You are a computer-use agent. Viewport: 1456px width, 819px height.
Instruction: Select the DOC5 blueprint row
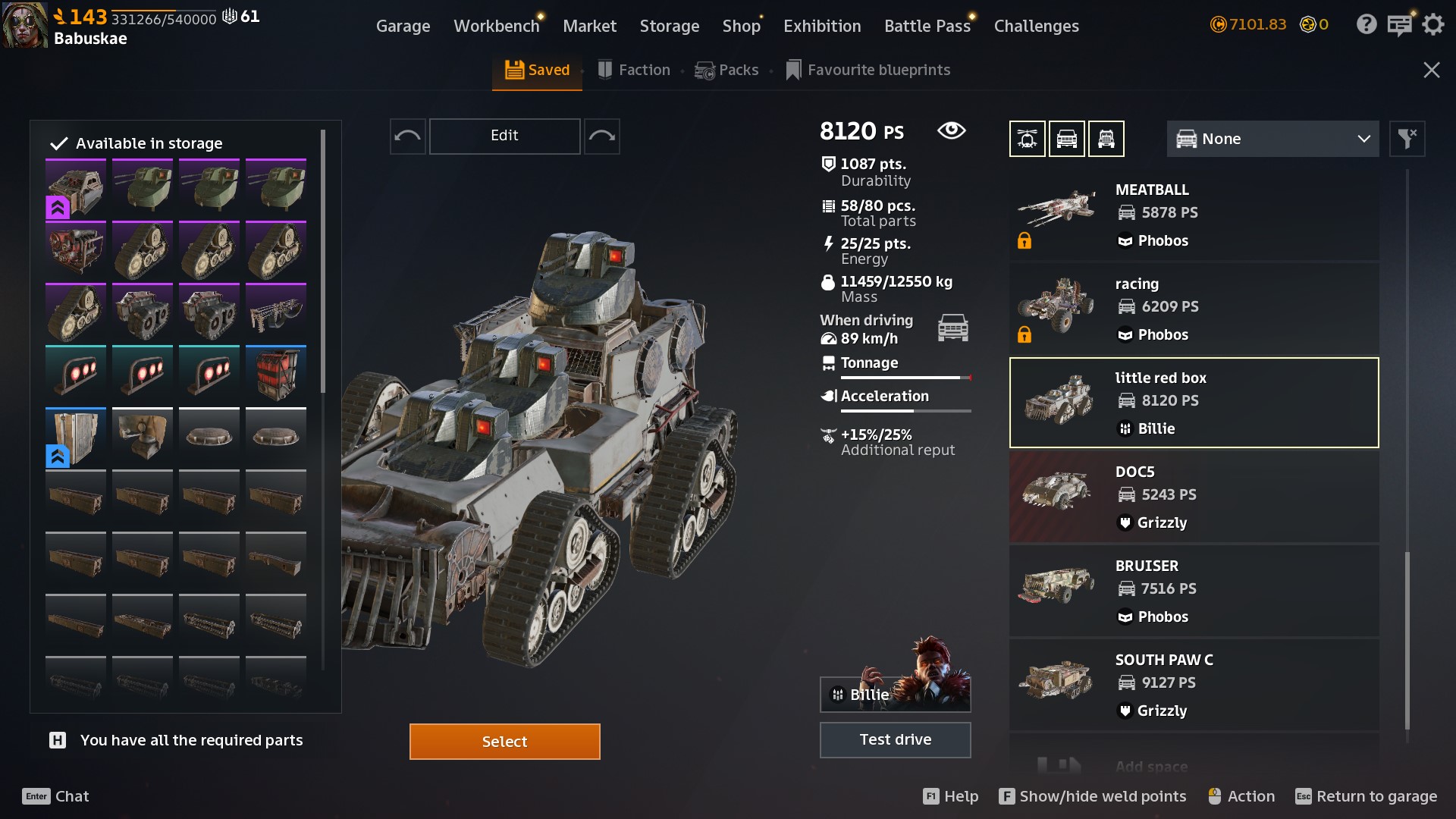1194,497
